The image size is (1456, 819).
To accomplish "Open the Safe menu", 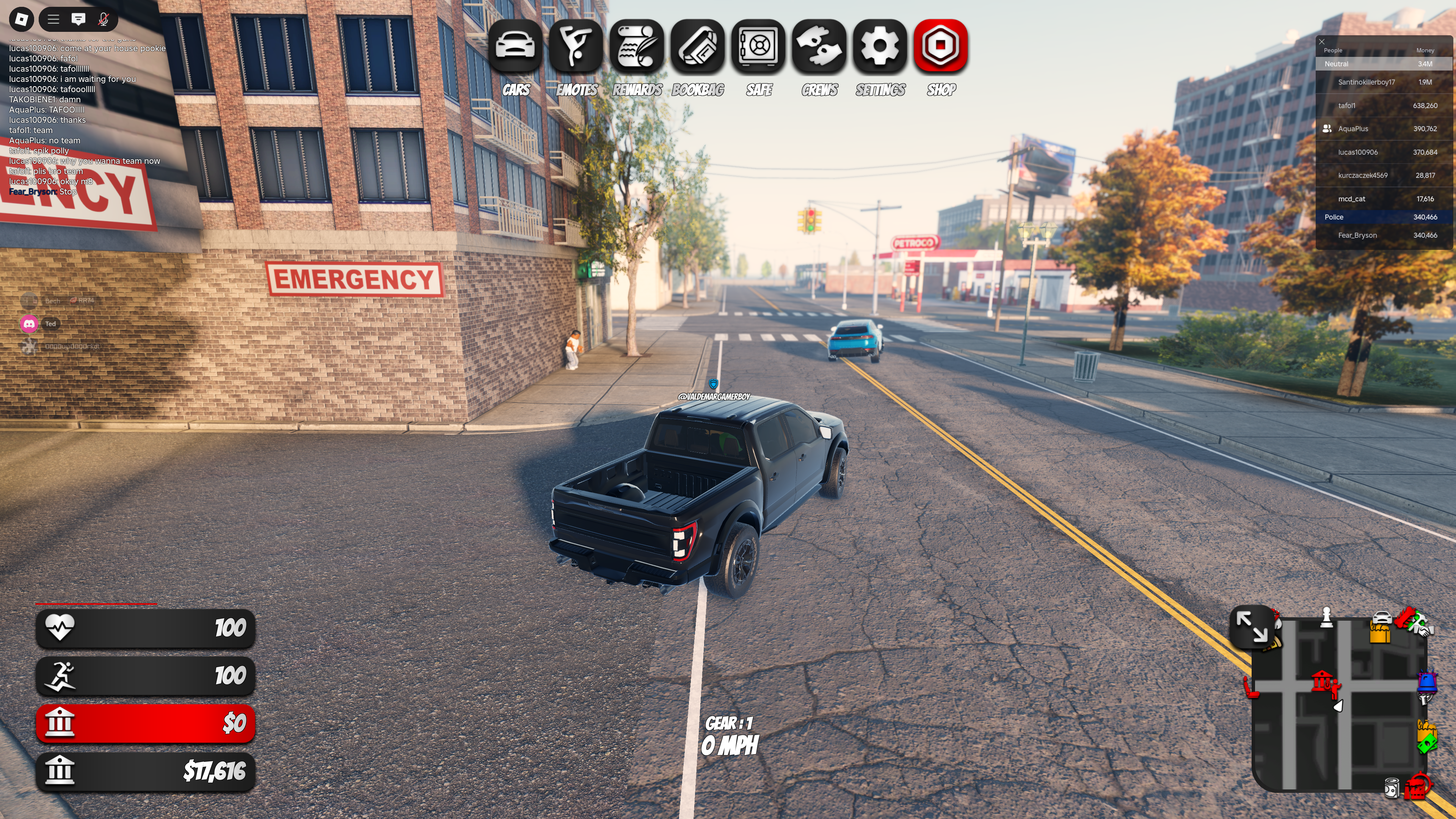I will (x=758, y=46).
